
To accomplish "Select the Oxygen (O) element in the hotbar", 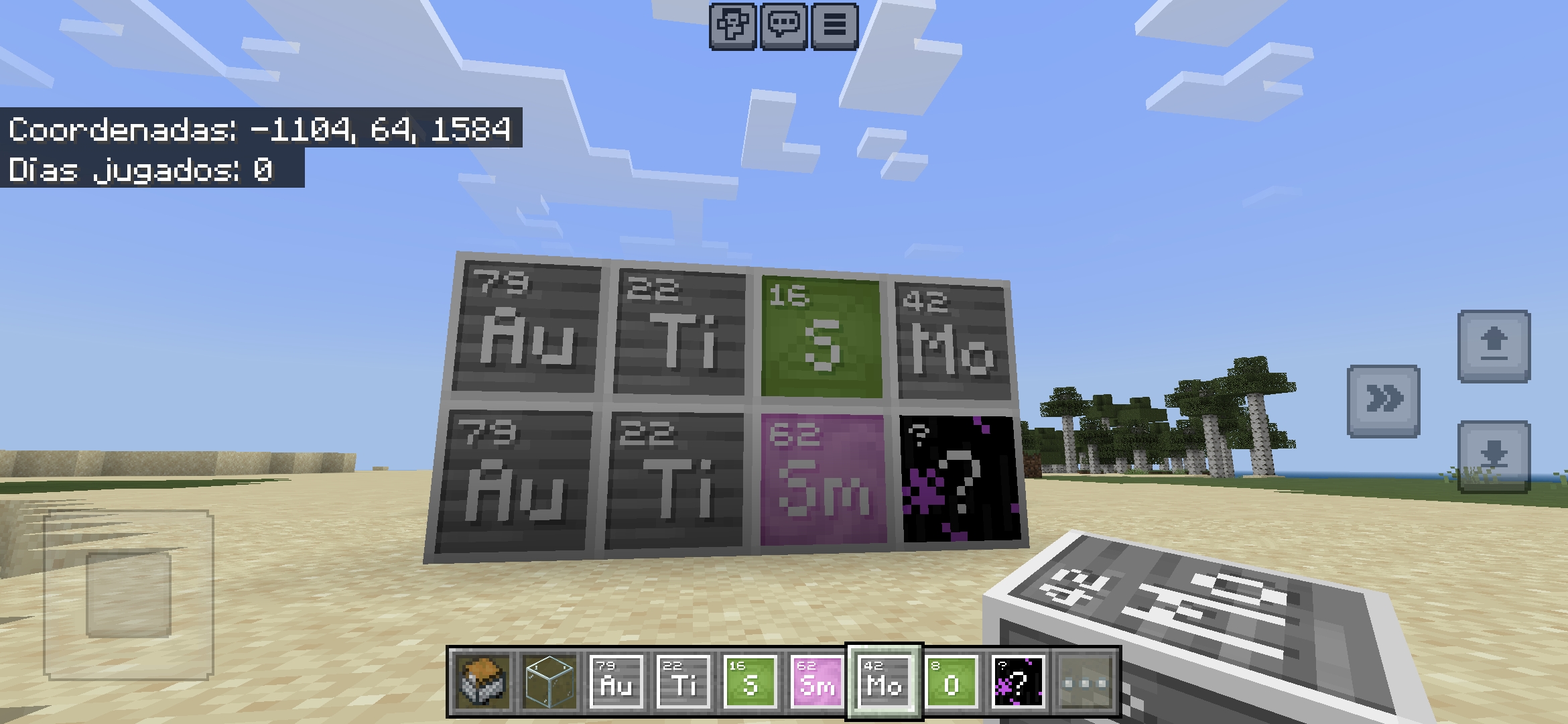I will pos(952,682).
